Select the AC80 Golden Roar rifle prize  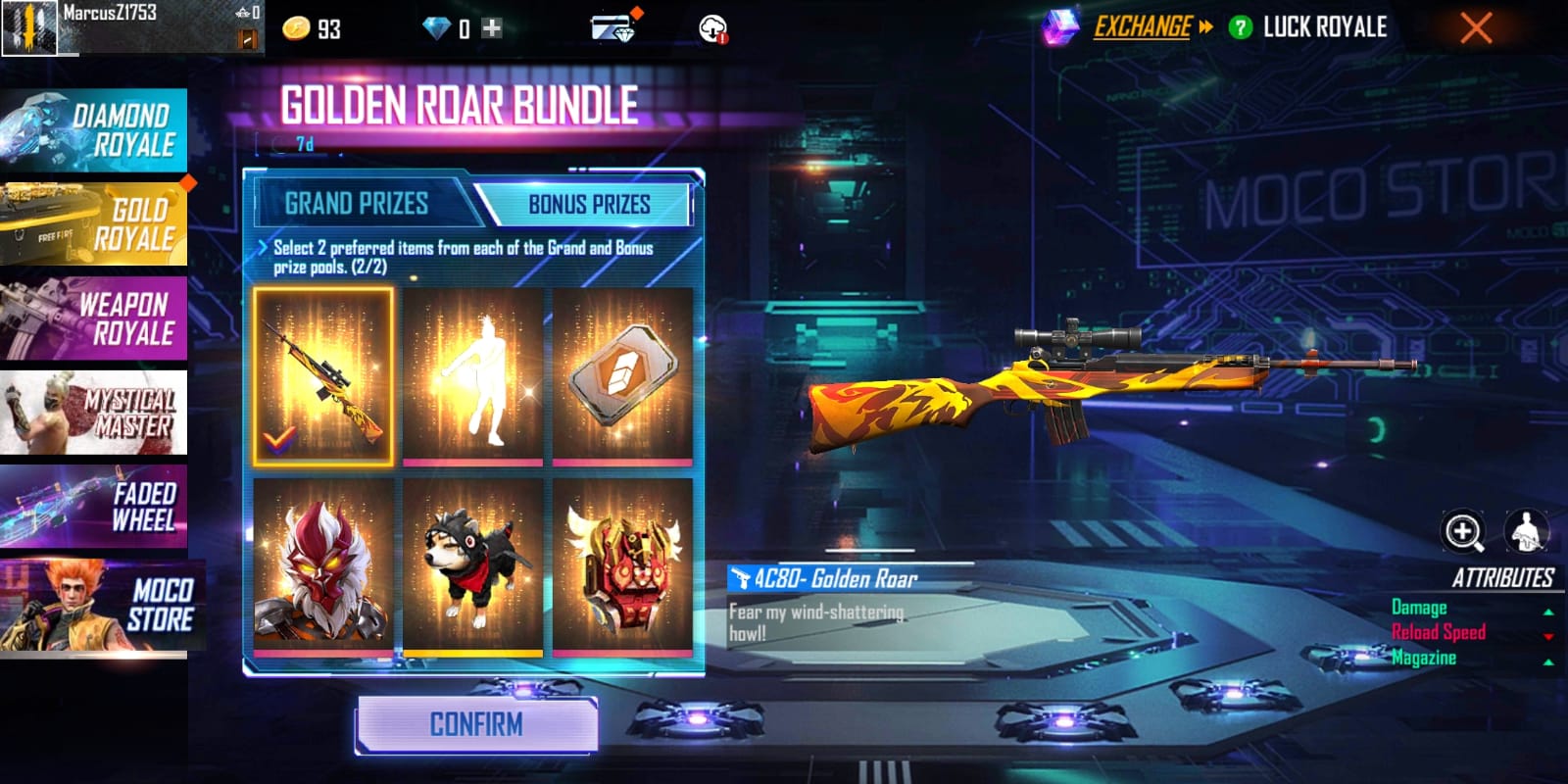coord(323,376)
